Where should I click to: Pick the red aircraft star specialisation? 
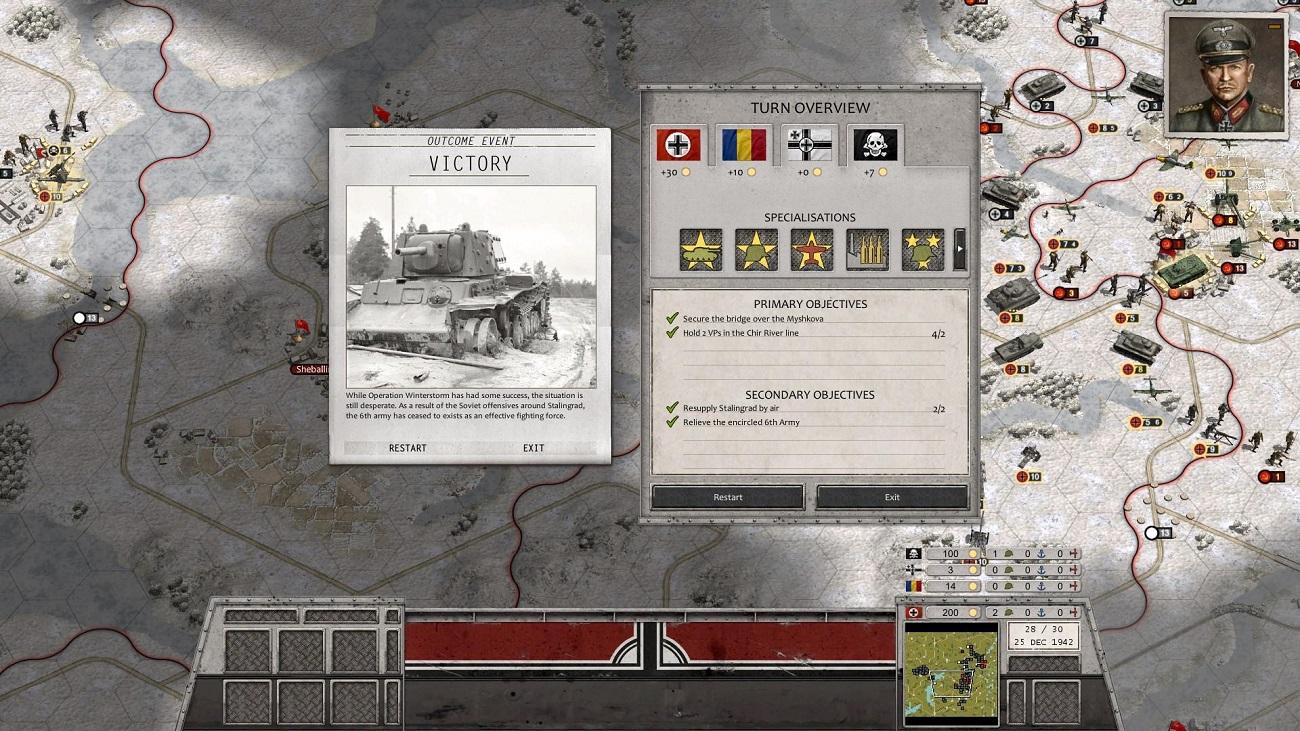(x=812, y=250)
